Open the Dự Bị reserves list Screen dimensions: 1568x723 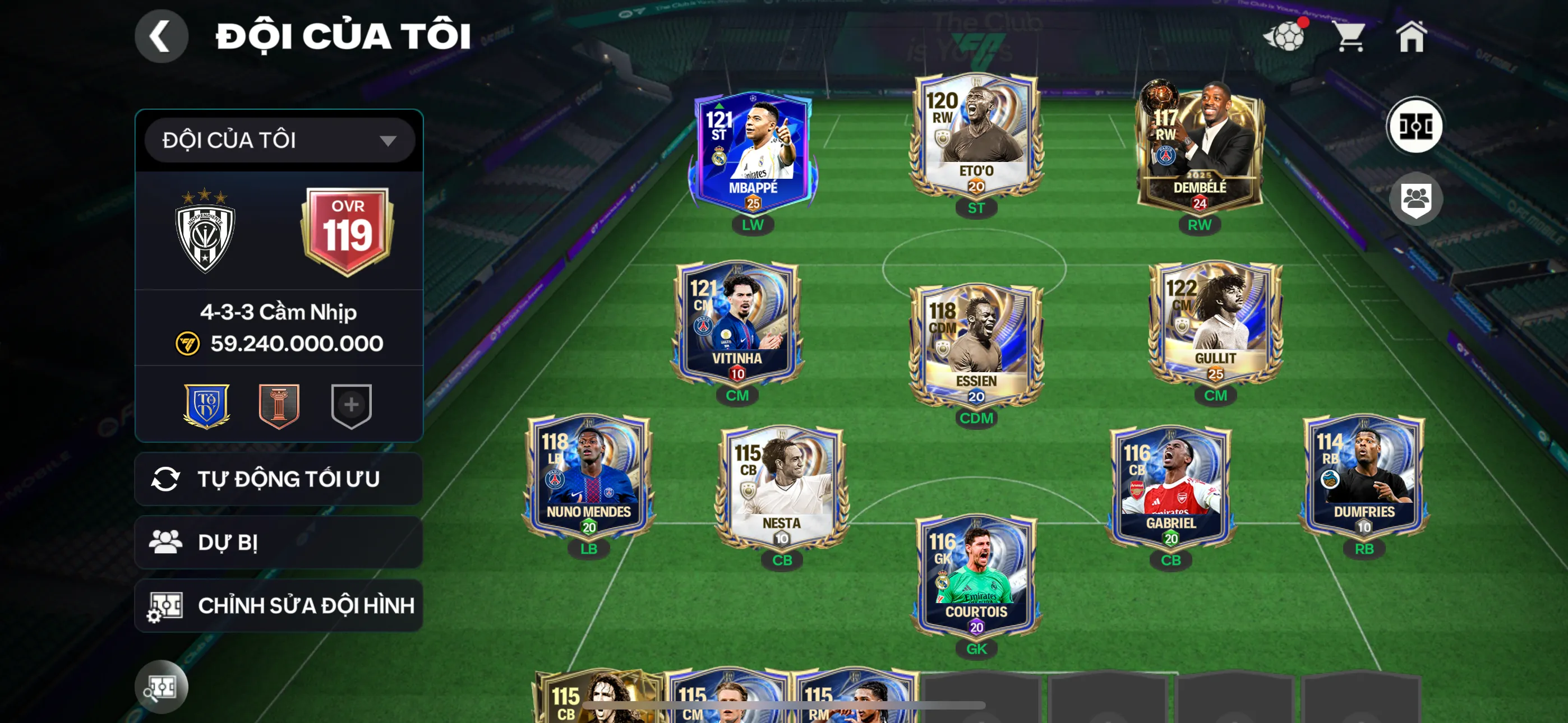(x=279, y=543)
